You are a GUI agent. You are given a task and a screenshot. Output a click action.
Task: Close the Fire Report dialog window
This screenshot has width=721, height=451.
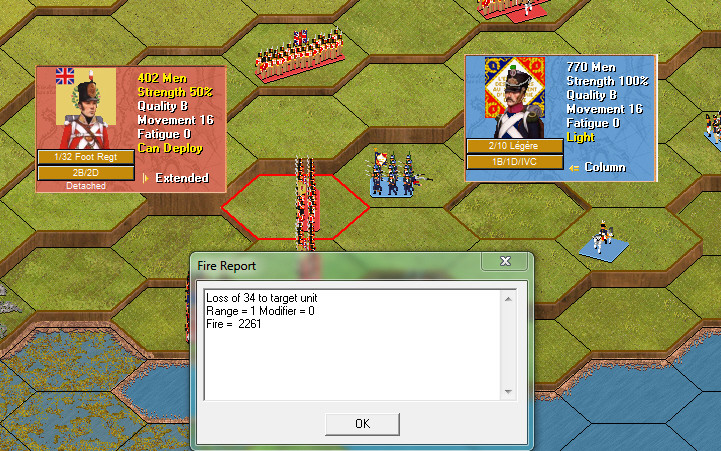tap(504, 261)
